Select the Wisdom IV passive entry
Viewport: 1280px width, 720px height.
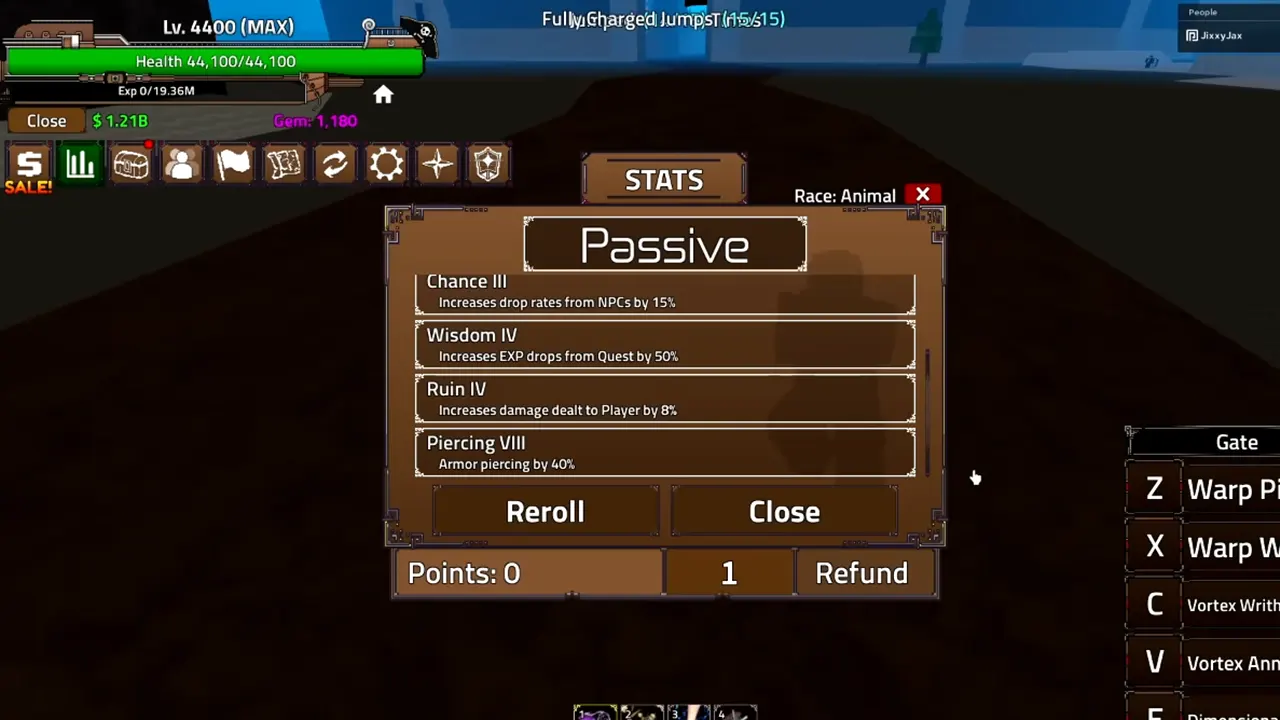tap(664, 344)
